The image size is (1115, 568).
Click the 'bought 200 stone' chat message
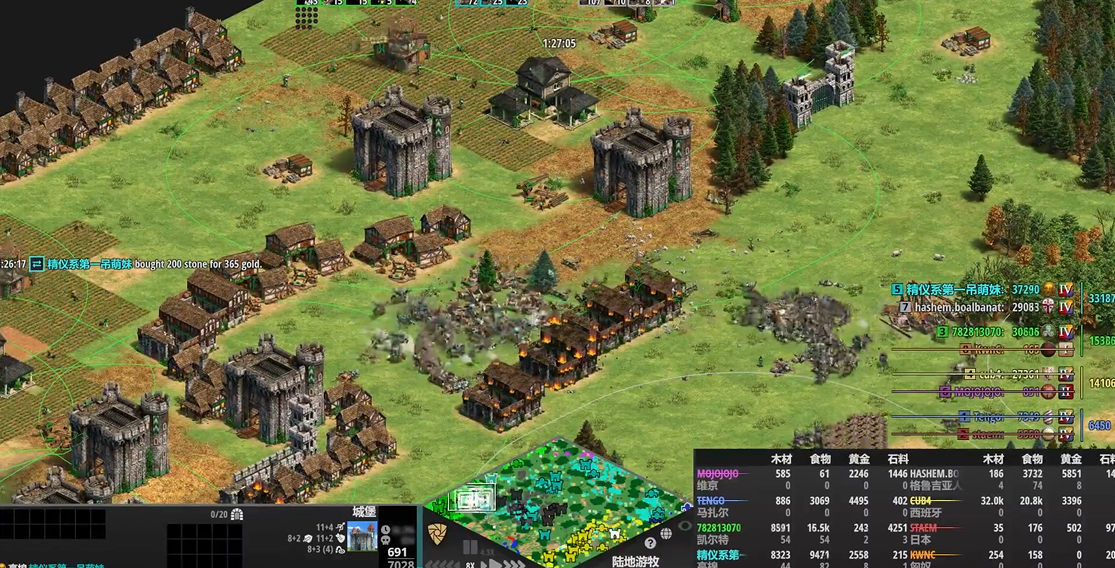200,263
